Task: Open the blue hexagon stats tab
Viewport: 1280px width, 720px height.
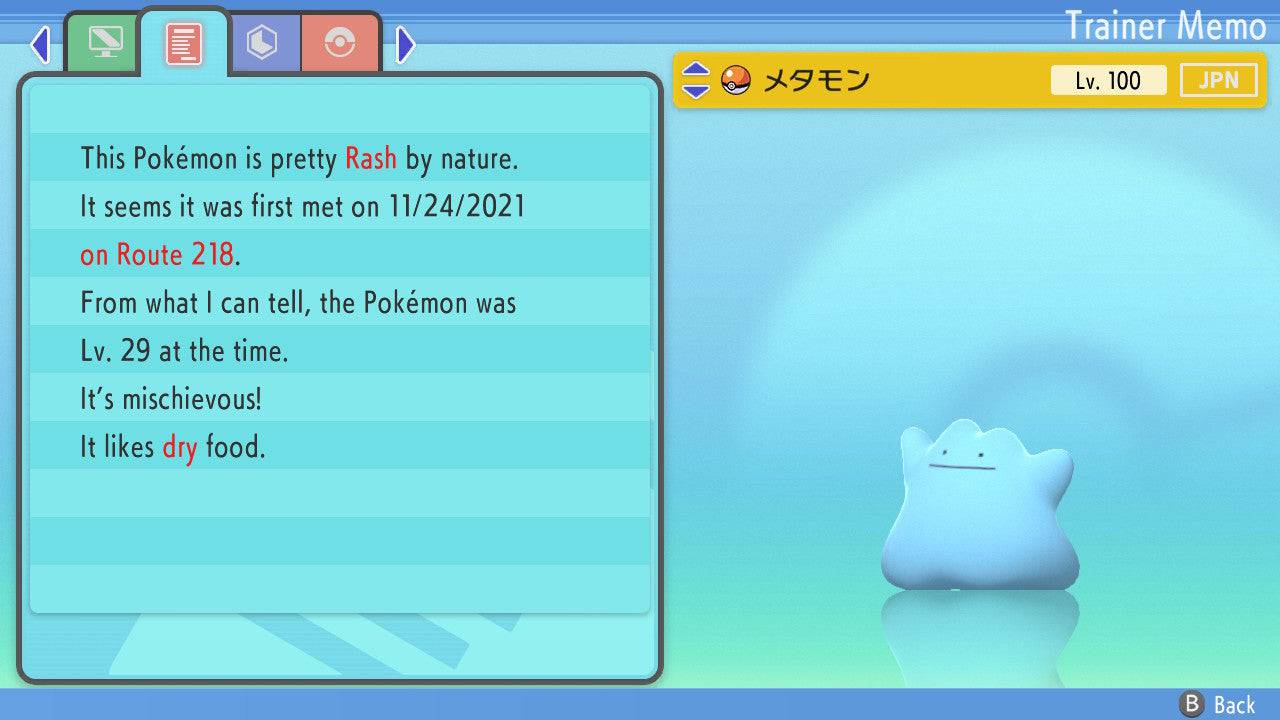Action: pos(262,43)
